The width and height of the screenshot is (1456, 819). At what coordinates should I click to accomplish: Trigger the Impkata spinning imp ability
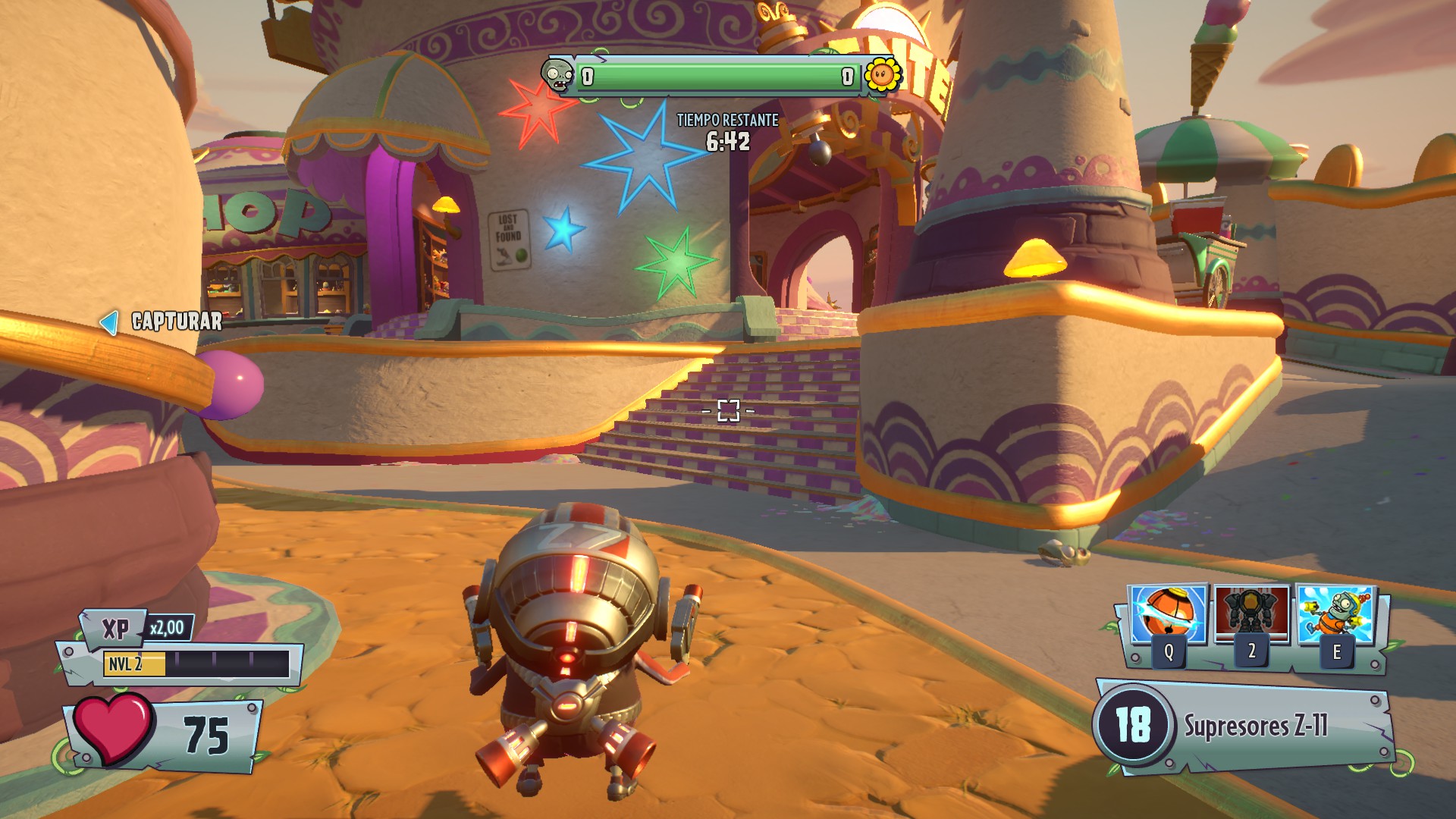[x=1336, y=616]
